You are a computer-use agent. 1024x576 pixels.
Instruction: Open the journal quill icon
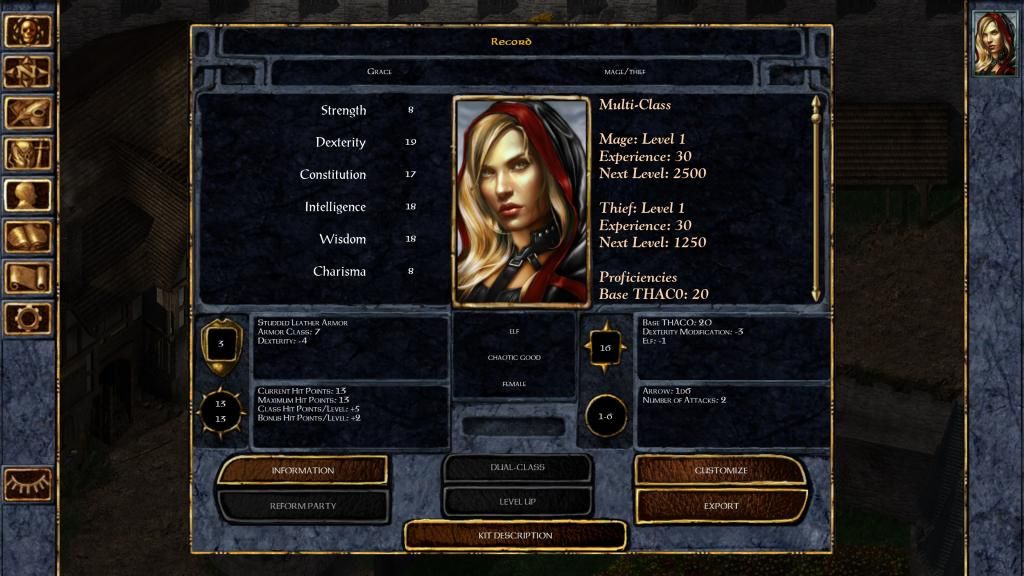click(x=28, y=113)
